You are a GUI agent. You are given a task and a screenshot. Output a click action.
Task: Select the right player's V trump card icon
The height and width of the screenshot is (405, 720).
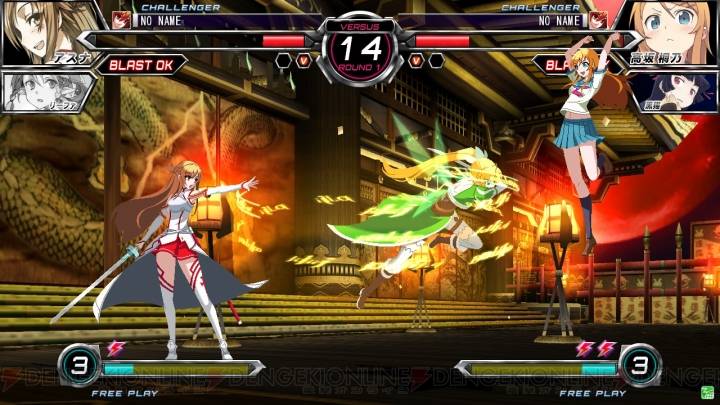click(x=415, y=61)
